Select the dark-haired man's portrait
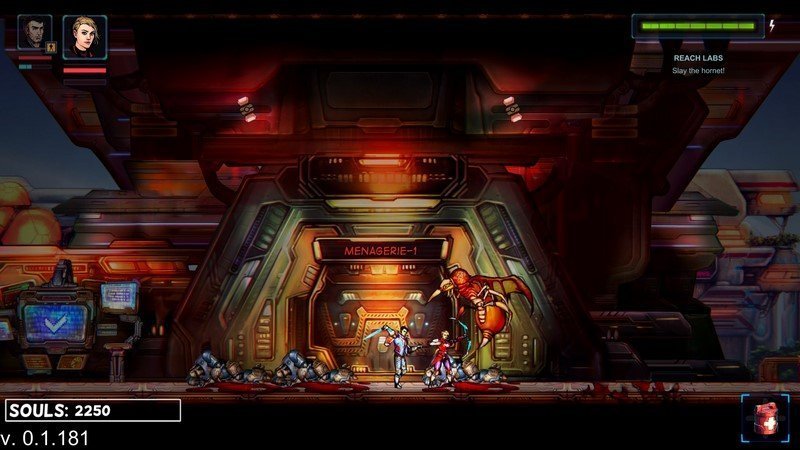This screenshot has height=450, width=800. [x=34, y=32]
